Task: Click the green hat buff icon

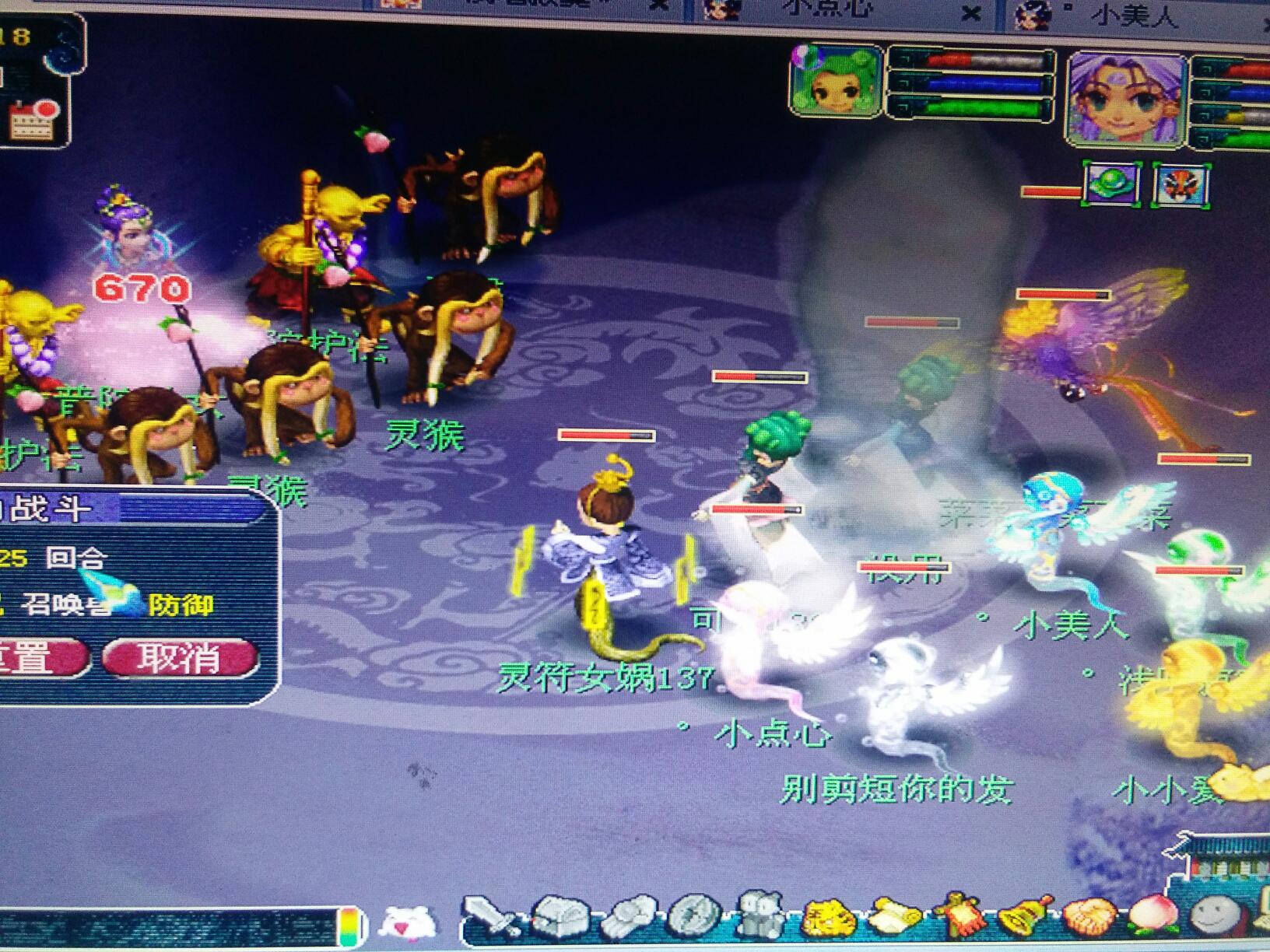Action: [1111, 185]
